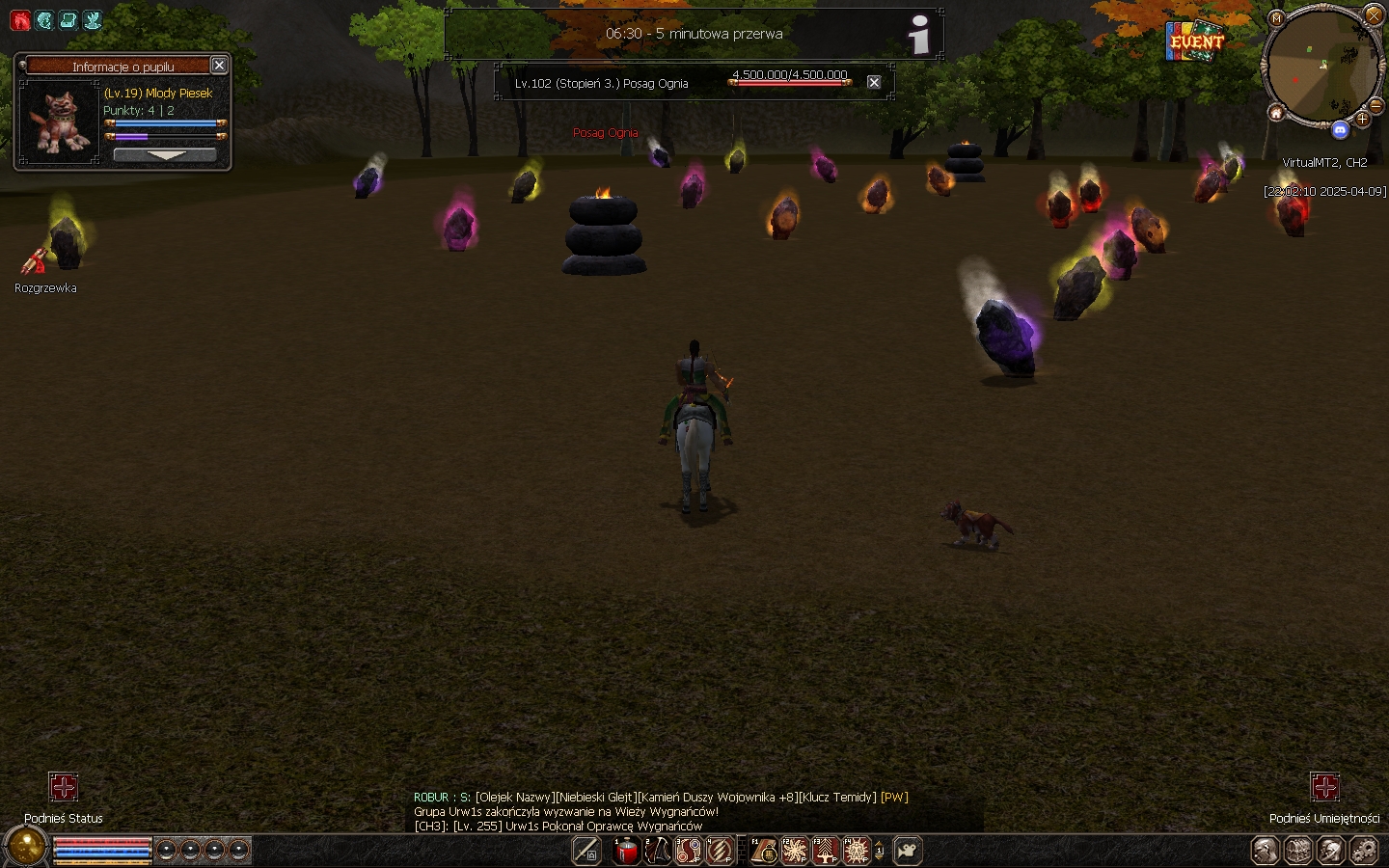This screenshot has height=868, width=1389.
Task: Zoom in the minimap with plus button
Action: 1362,120
